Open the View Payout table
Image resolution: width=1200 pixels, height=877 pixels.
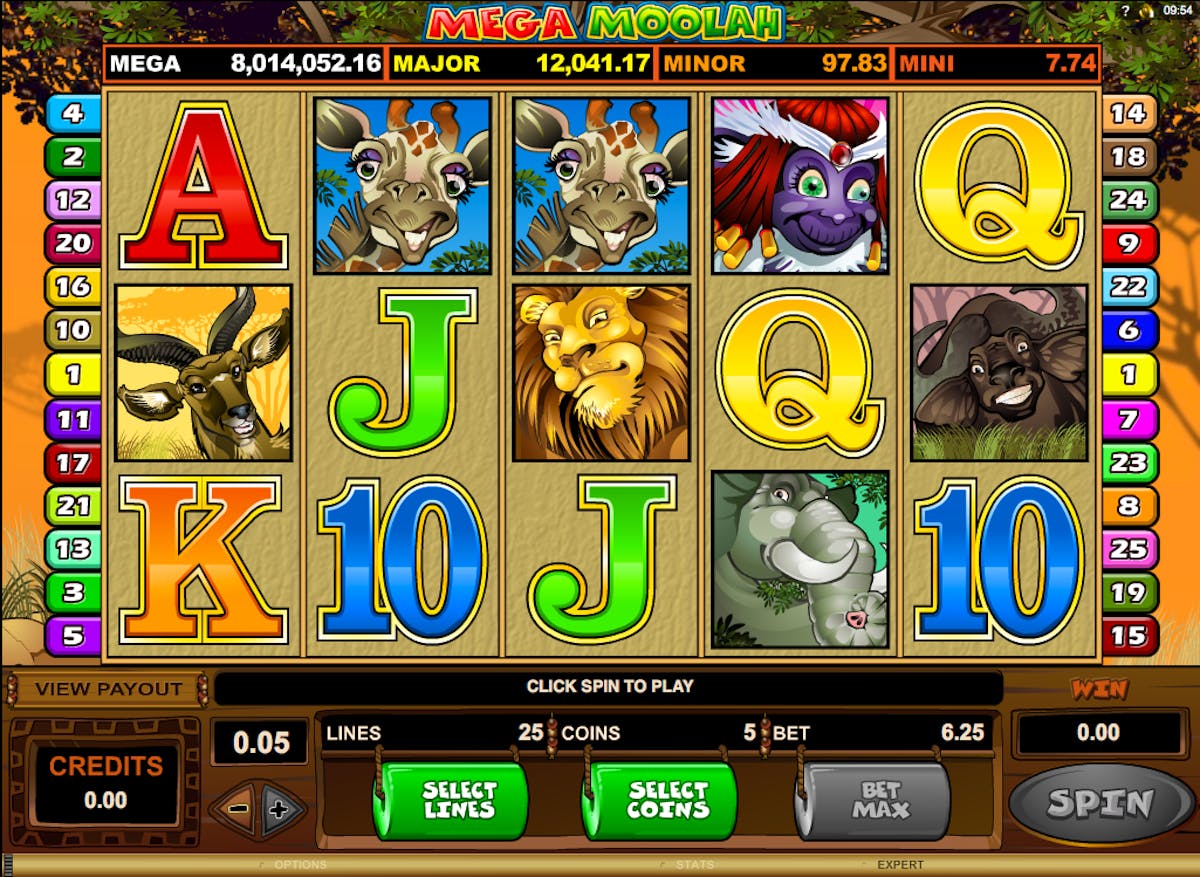pos(108,689)
